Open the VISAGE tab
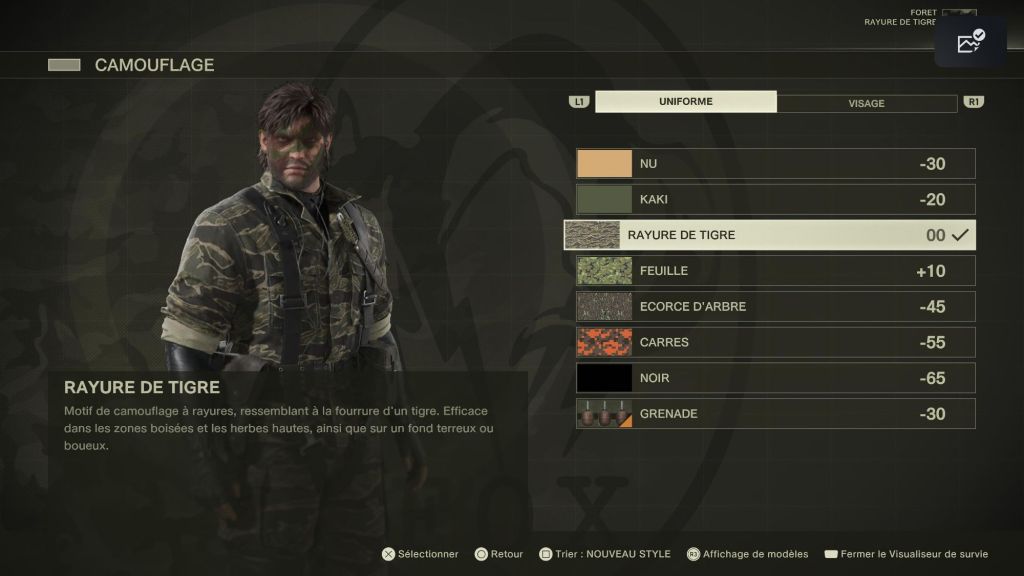The image size is (1024, 576). coord(866,103)
